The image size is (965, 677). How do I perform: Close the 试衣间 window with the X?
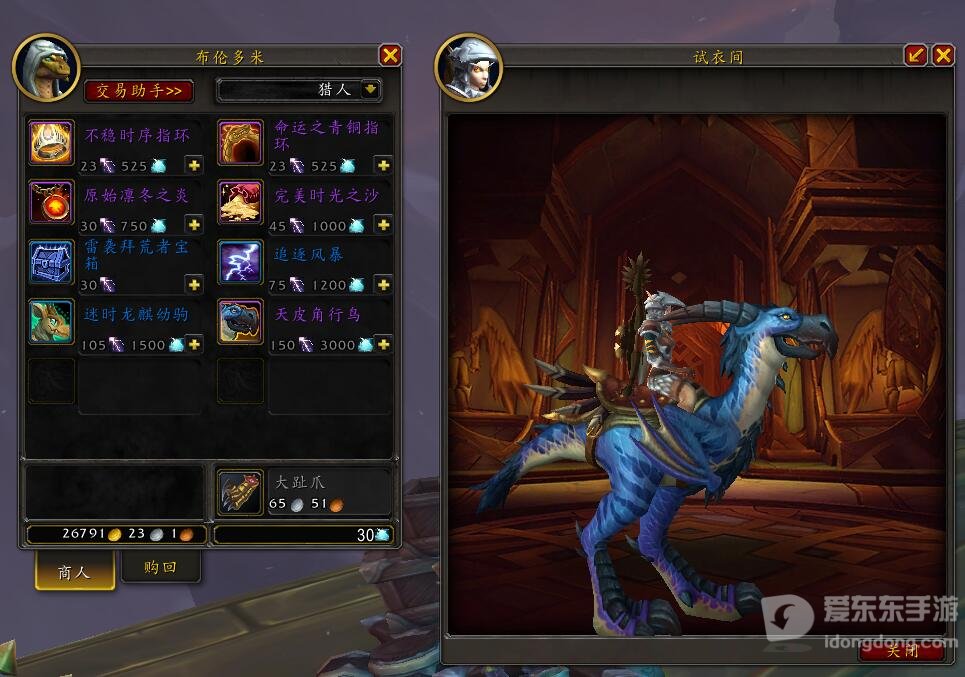click(x=943, y=55)
